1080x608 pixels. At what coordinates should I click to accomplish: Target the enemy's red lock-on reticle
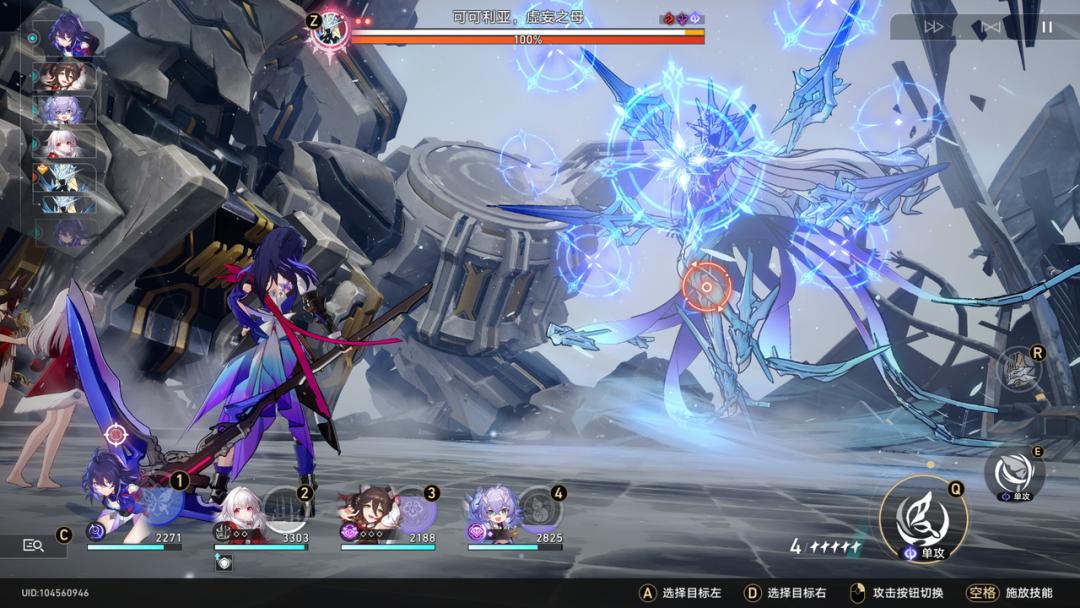point(706,287)
